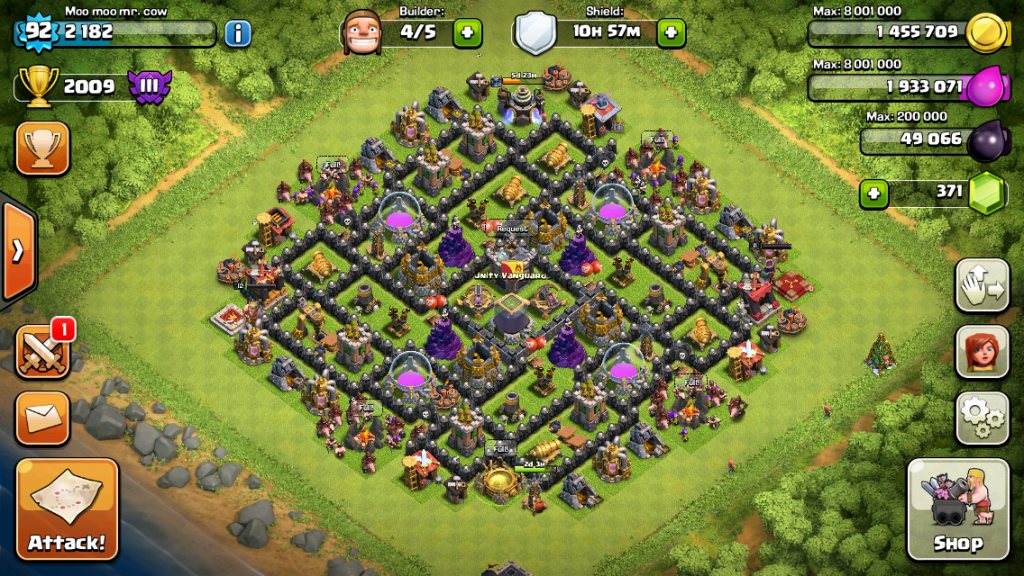1024x576 pixels.
Task: Click the builder face icon
Action: (x=362, y=32)
